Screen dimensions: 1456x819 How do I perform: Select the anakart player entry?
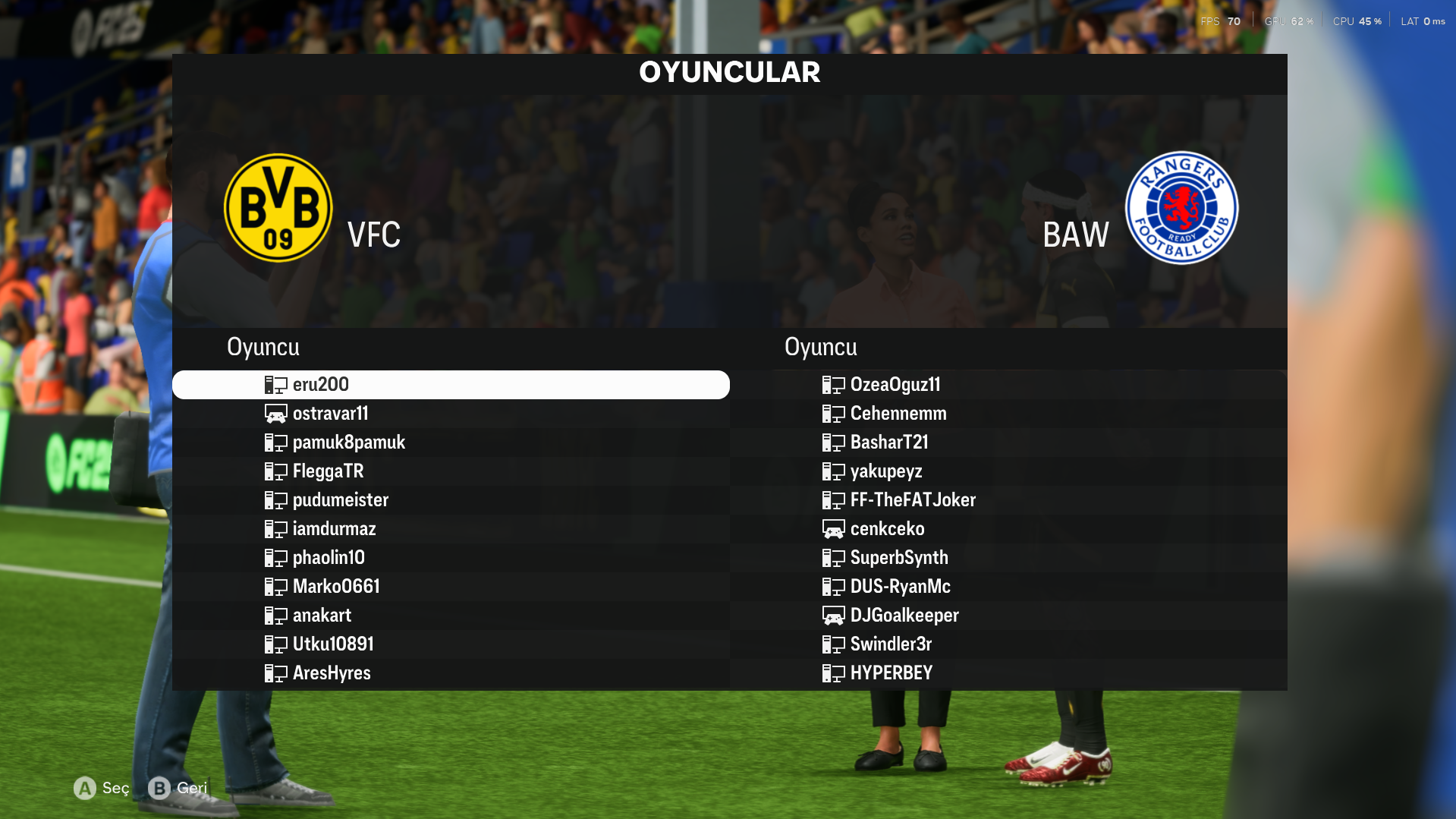click(x=322, y=616)
